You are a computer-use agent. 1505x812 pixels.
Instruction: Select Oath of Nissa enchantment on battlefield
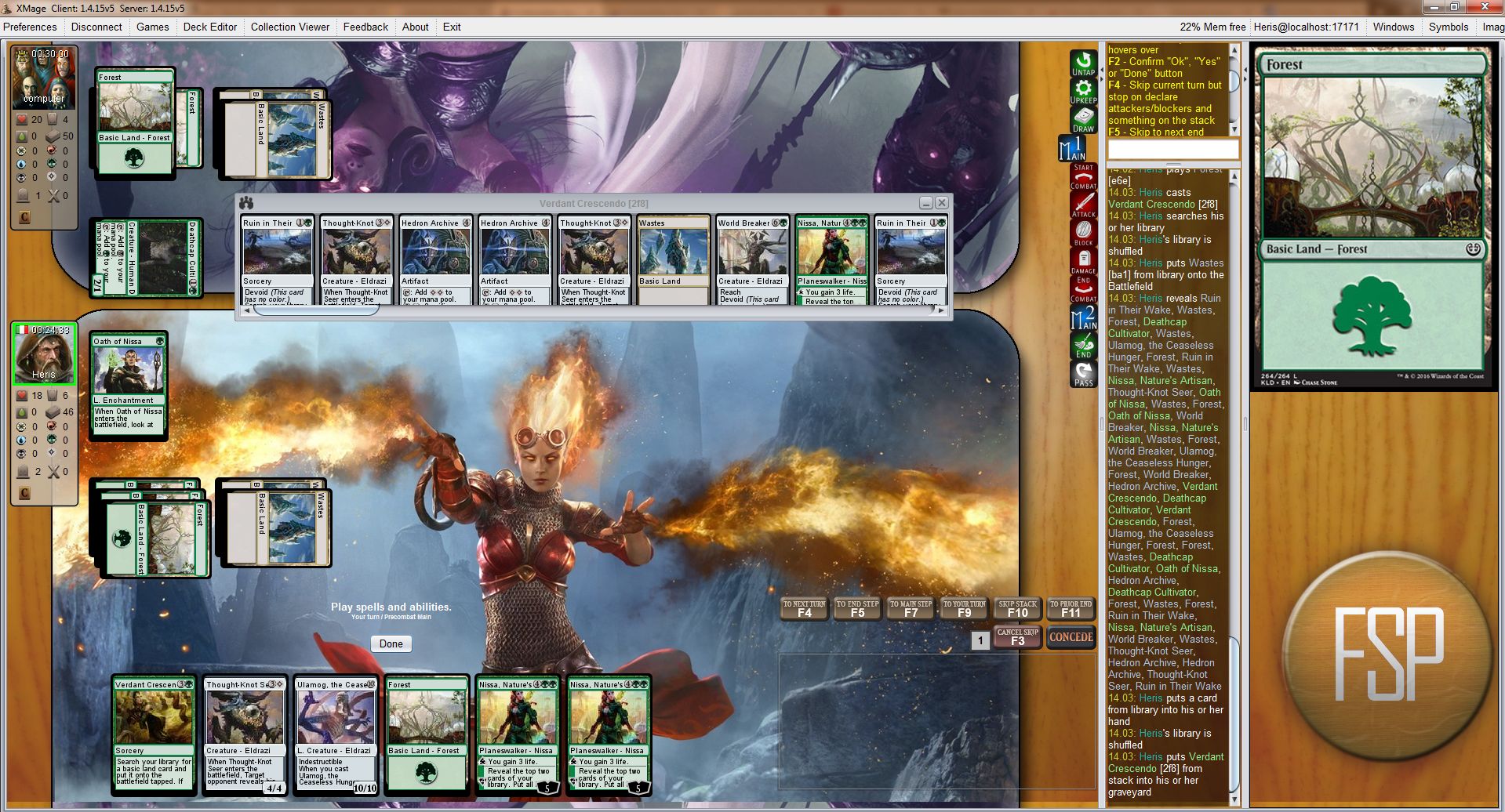click(x=129, y=384)
